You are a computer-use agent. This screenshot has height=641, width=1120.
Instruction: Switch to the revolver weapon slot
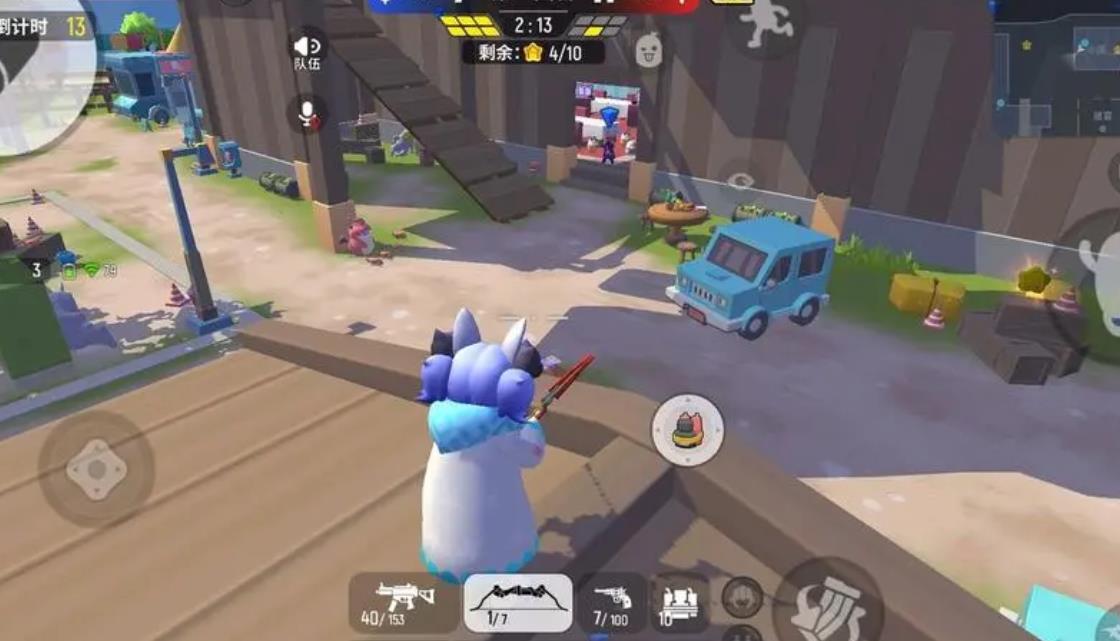click(x=612, y=603)
